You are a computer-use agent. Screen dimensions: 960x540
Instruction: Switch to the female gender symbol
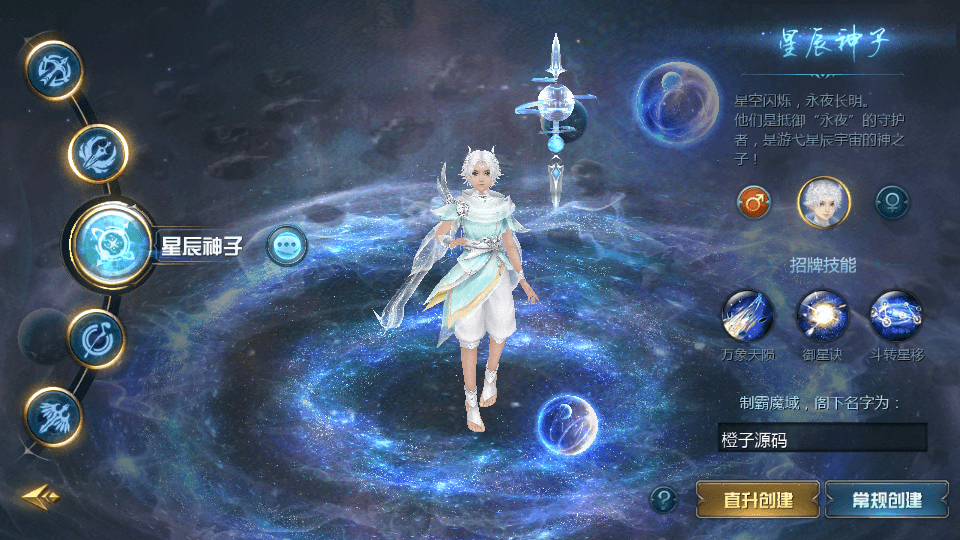[x=892, y=202]
